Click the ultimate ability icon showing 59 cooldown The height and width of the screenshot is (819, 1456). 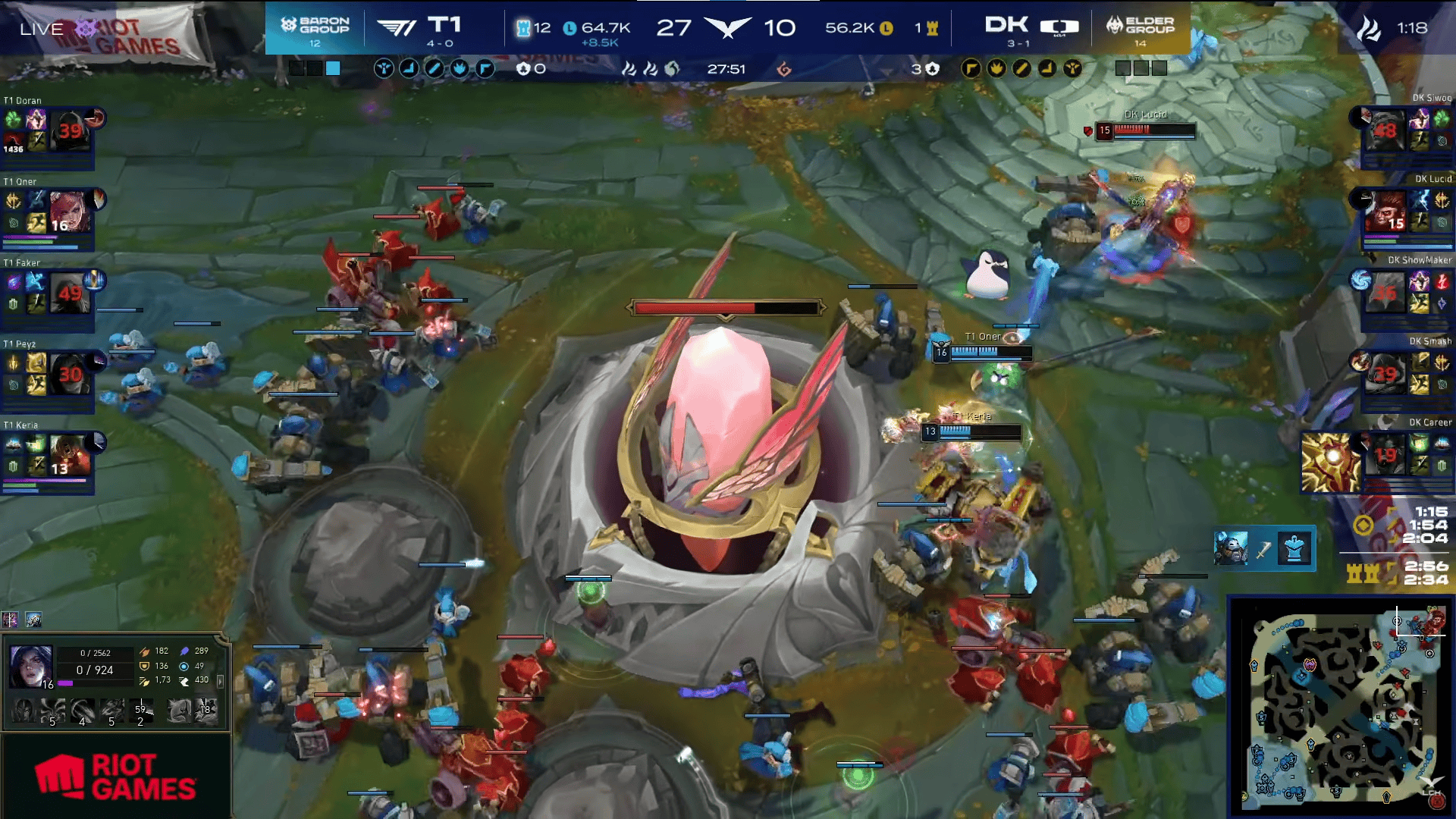141,711
